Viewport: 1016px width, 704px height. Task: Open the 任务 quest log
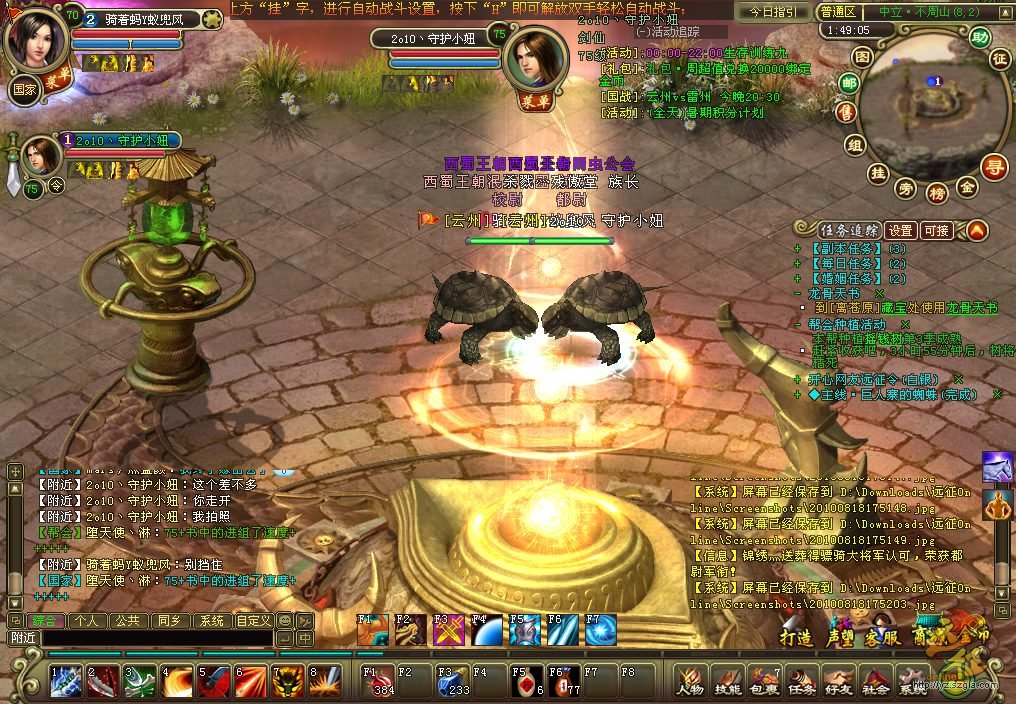tap(801, 681)
